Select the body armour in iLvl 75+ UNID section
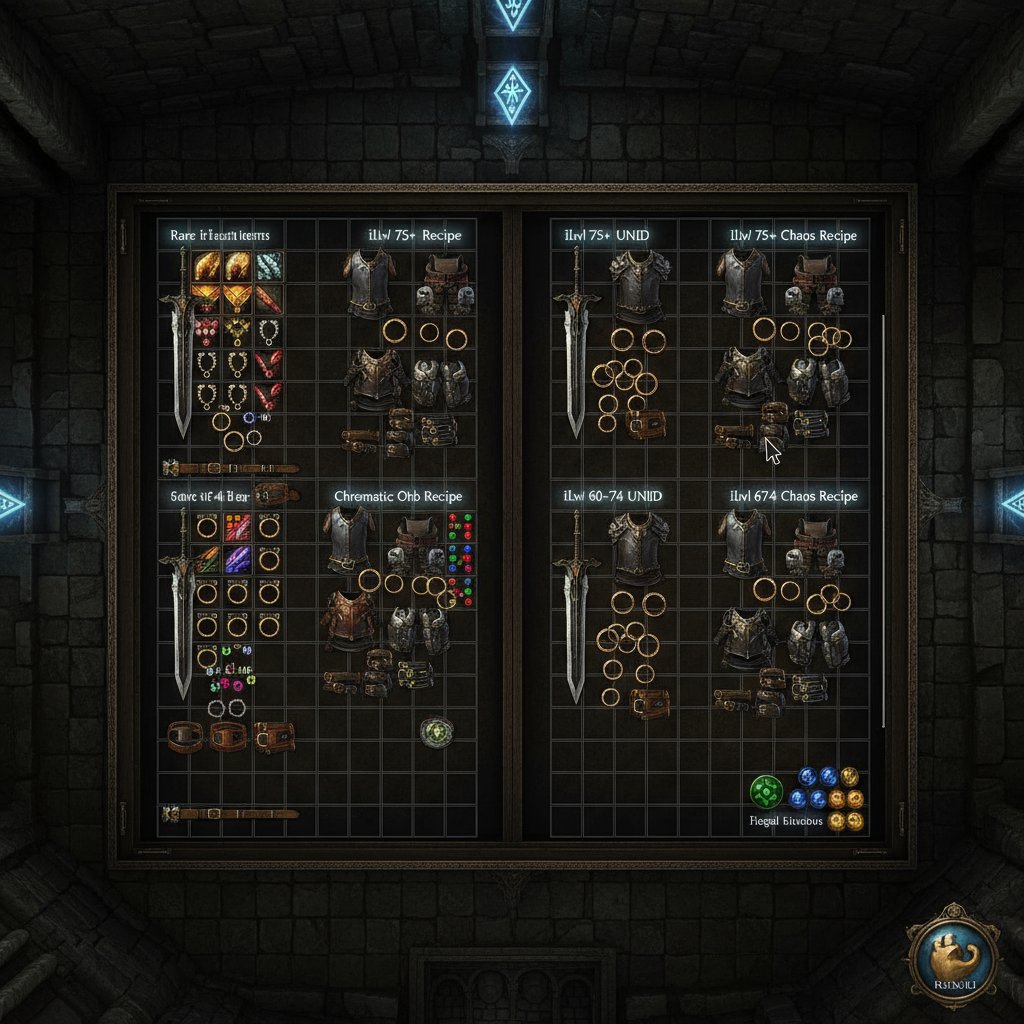The height and width of the screenshot is (1024, 1024). (x=640, y=286)
